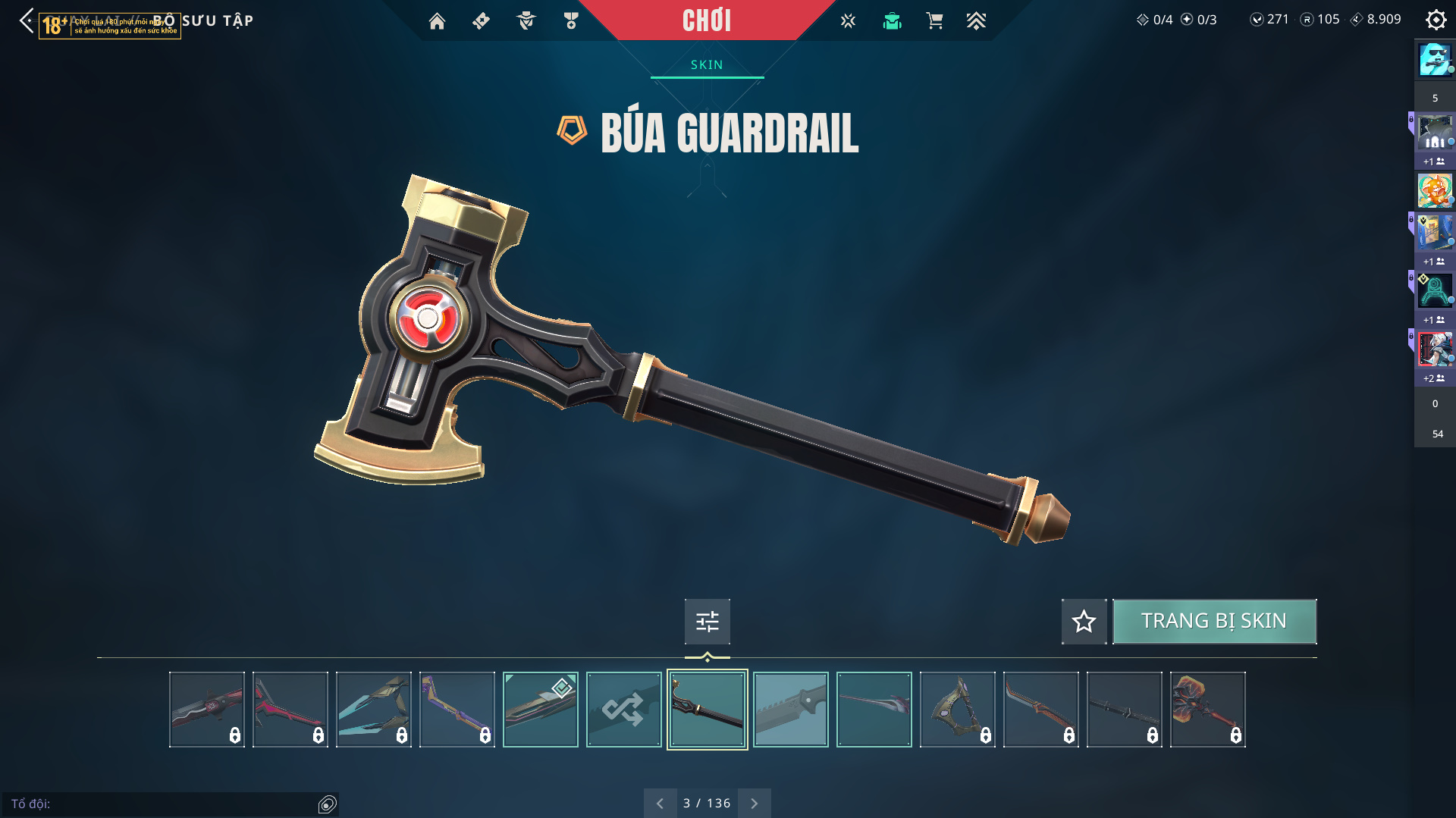Switch to the SKIN tab
This screenshot has width=1456, height=818.
[x=707, y=65]
